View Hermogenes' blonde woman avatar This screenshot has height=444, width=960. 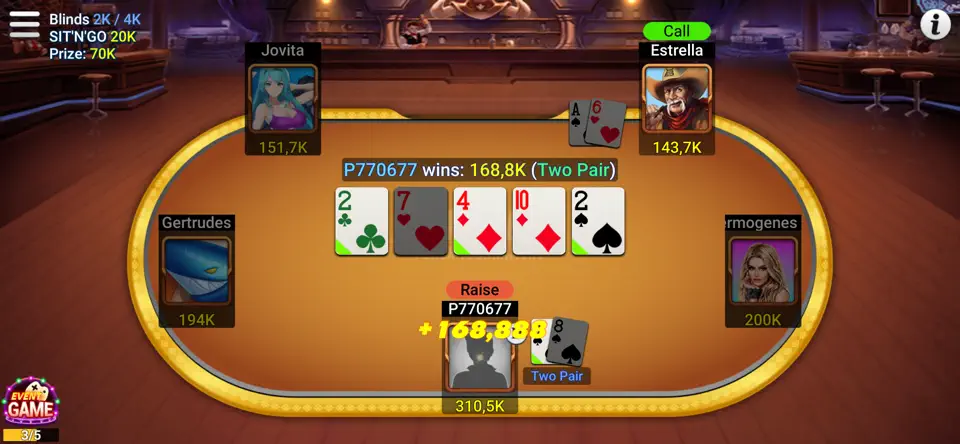(x=762, y=270)
